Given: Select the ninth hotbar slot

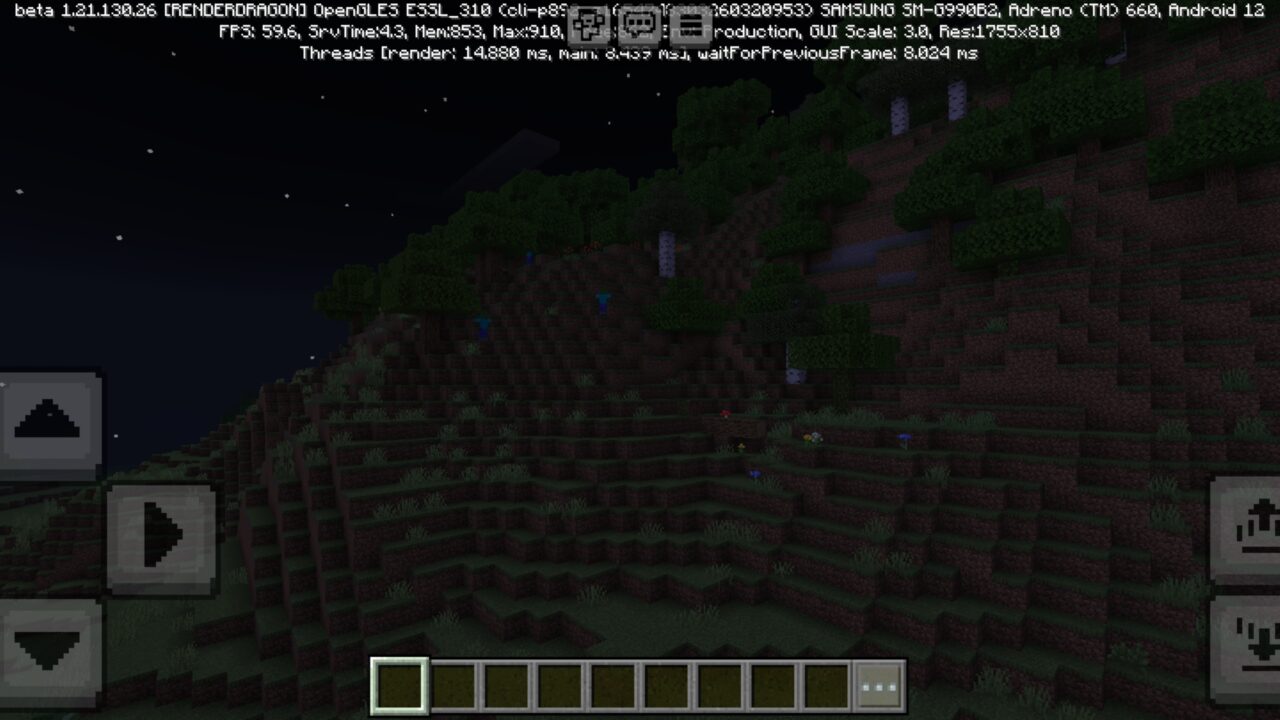Looking at the screenshot, I should (822, 682).
